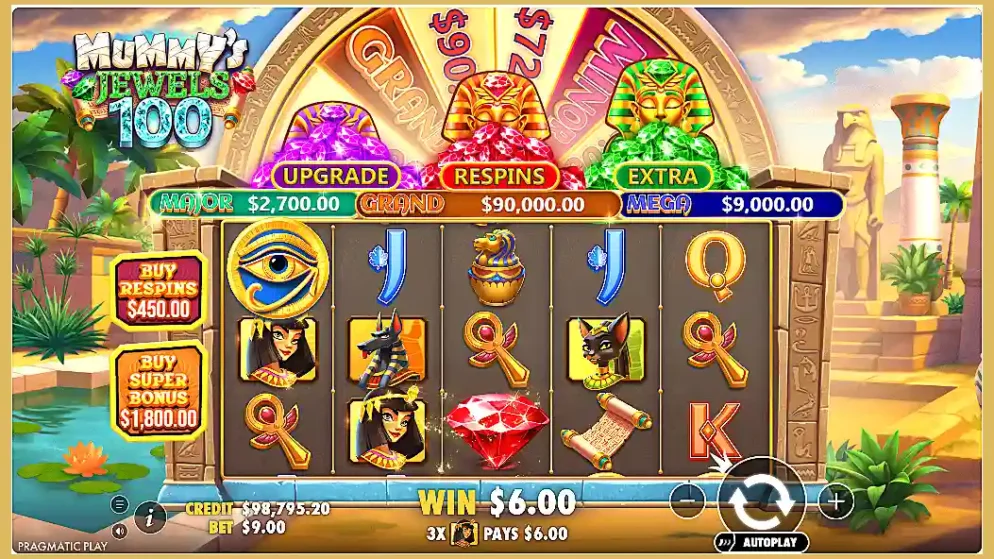
Task: Buy Super Bonus for $1,800.00
Action: tap(159, 390)
